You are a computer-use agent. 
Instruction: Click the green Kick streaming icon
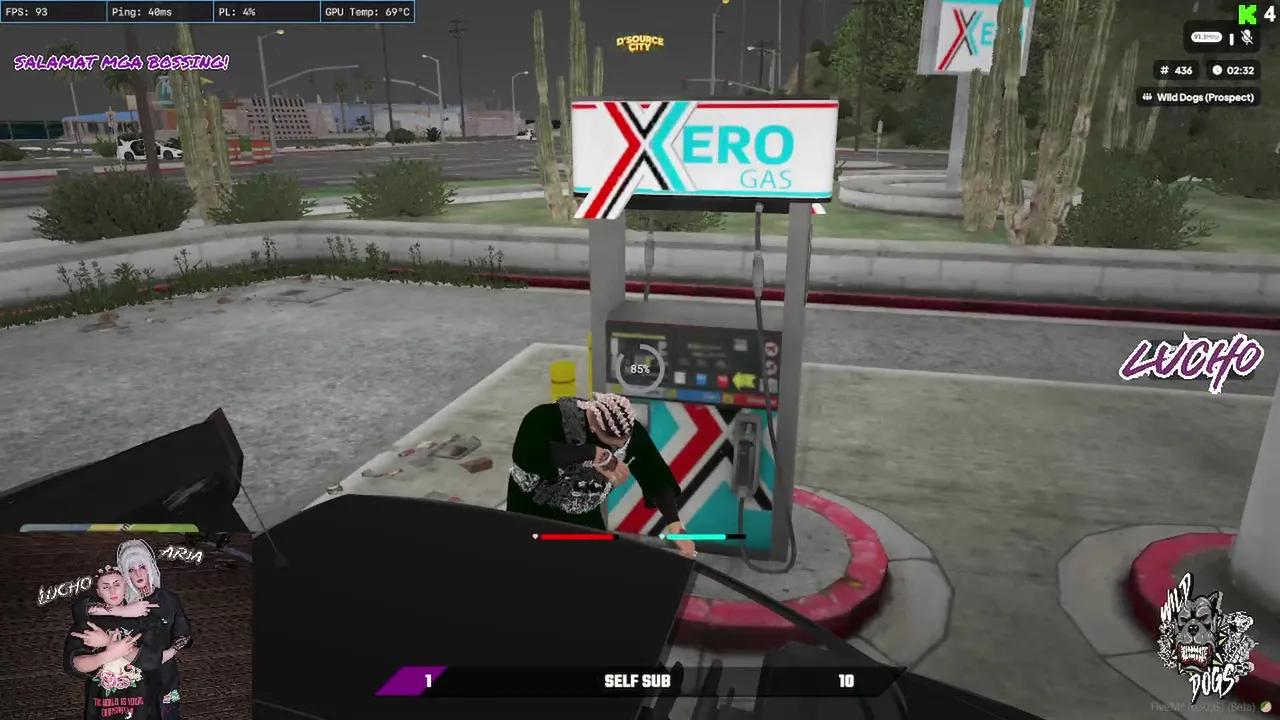[x=1247, y=15]
